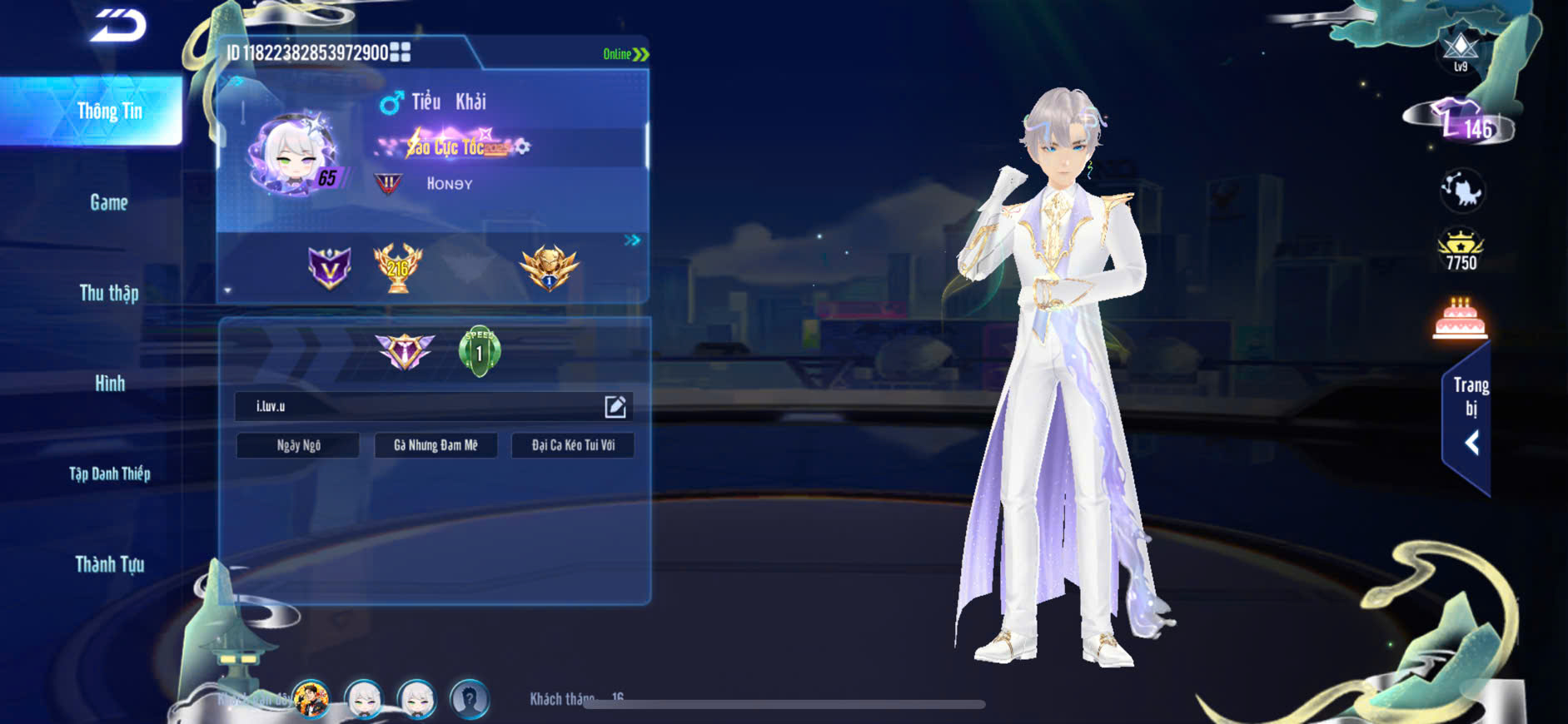The height and width of the screenshot is (724, 1568).
Task: Click the Đại Ca Kéo Tui Với tag
Action: tap(573, 445)
